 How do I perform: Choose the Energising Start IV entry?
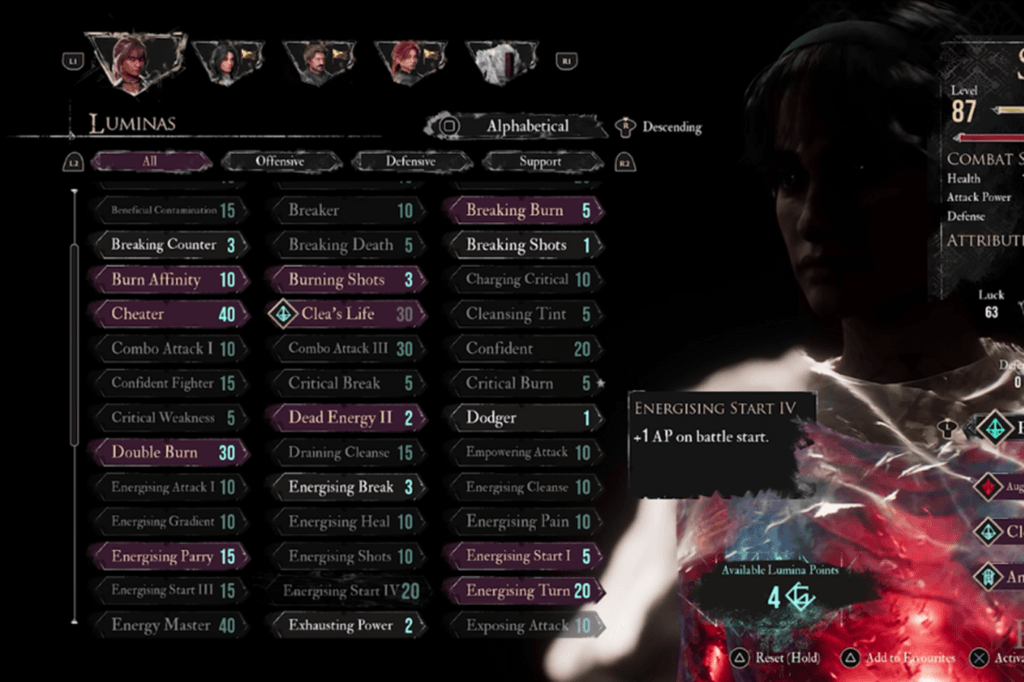(x=345, y=591)
